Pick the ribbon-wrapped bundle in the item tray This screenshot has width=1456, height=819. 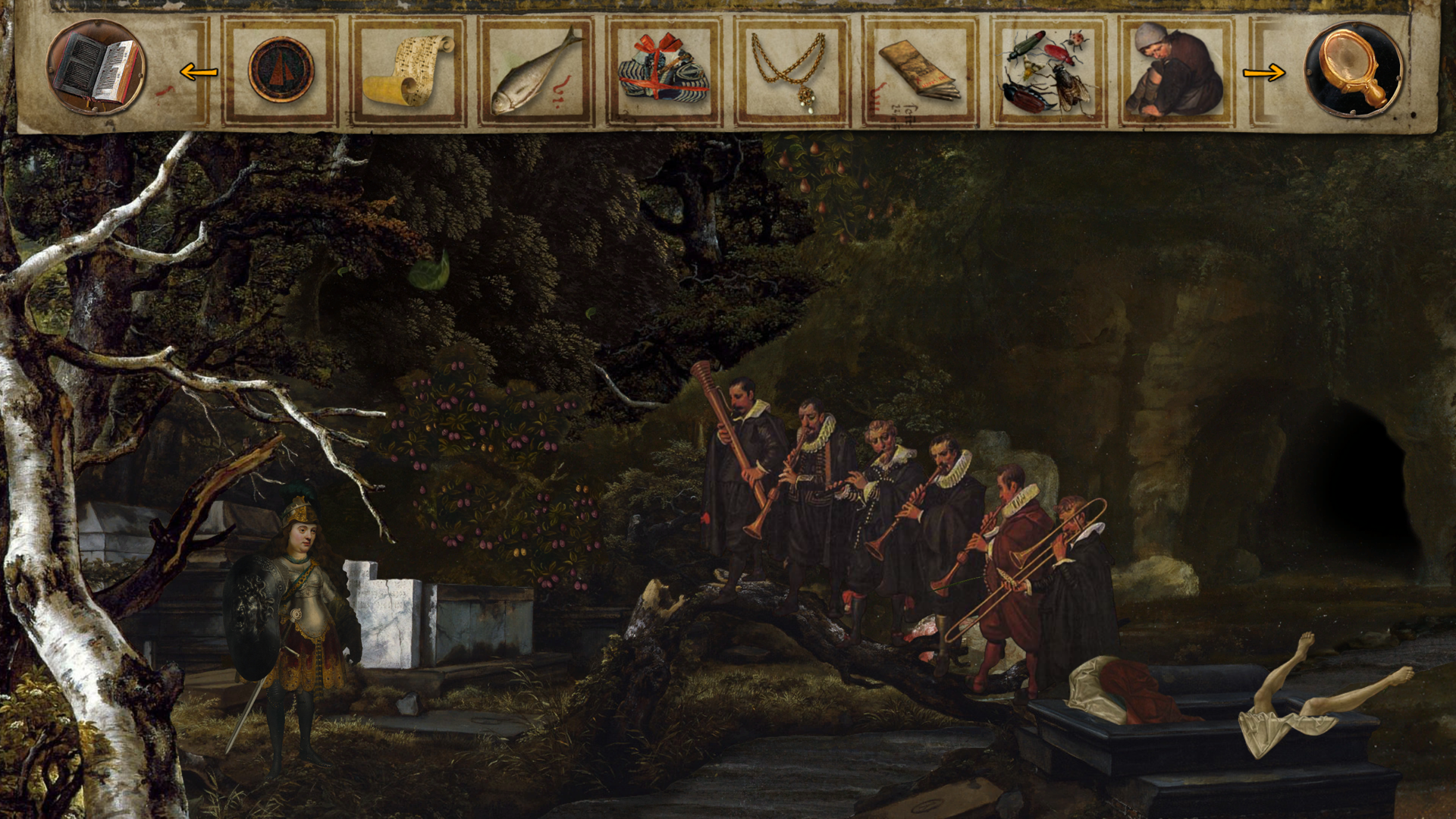(x=662, y=67)
